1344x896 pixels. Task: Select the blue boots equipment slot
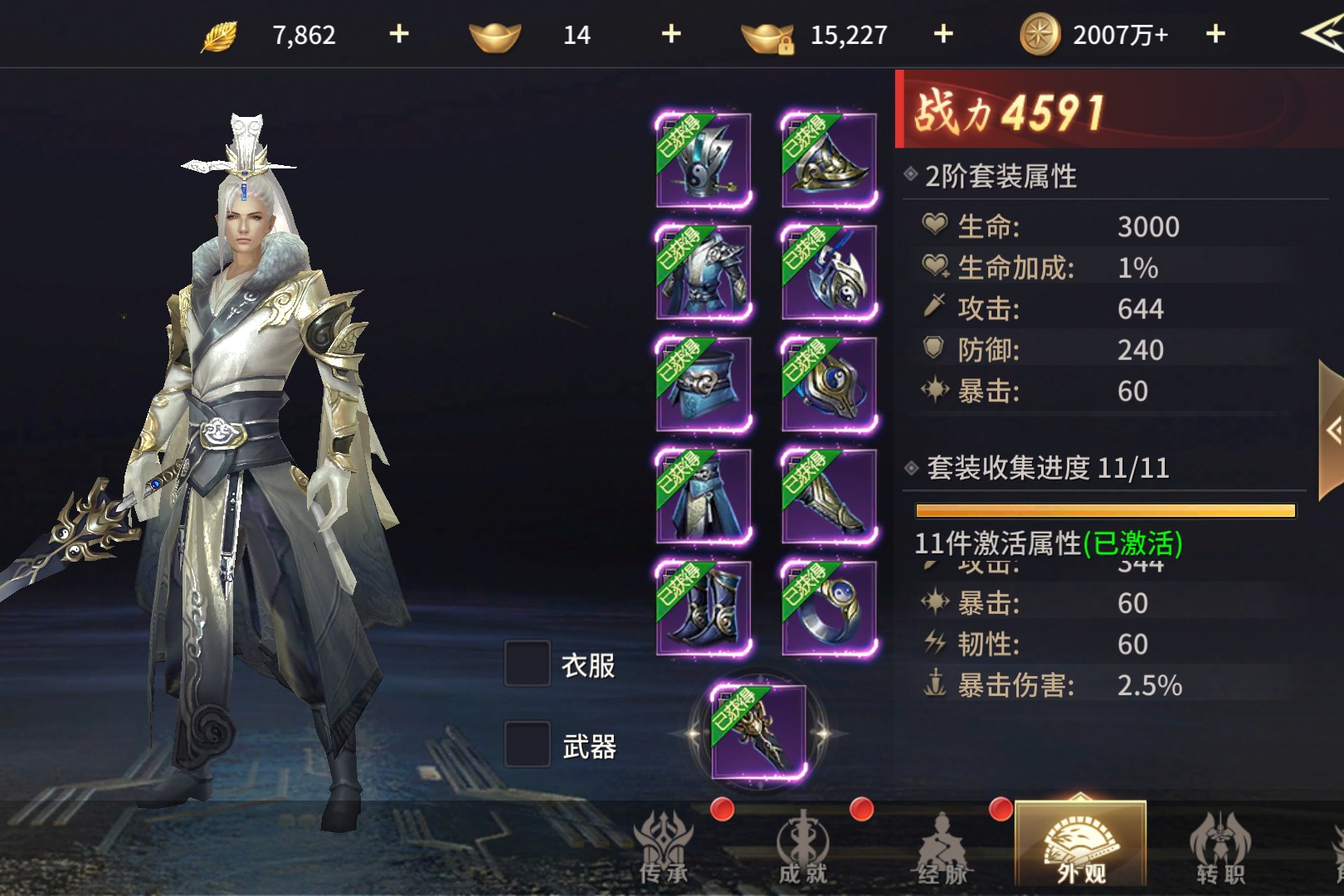(x=704, y=608)
